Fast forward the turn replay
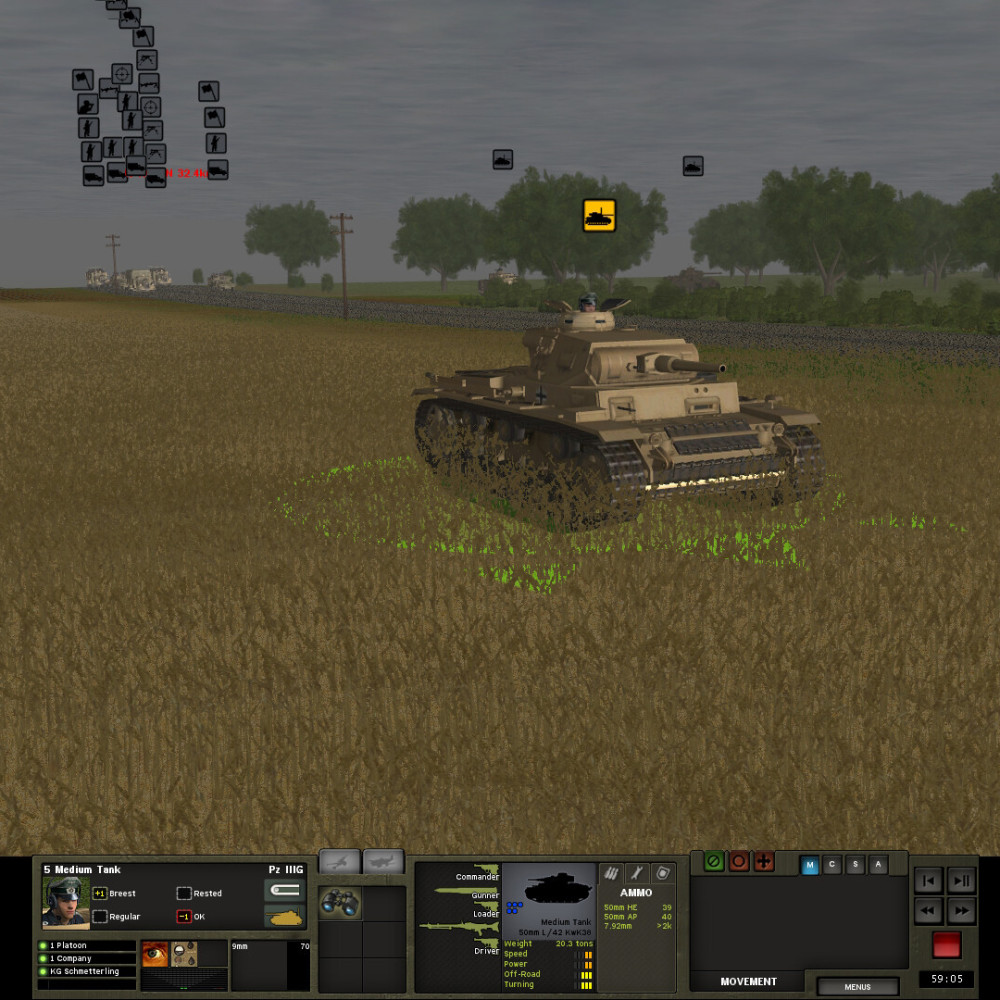This screenshot has height=1000, width=1000. tap(961, 911)
